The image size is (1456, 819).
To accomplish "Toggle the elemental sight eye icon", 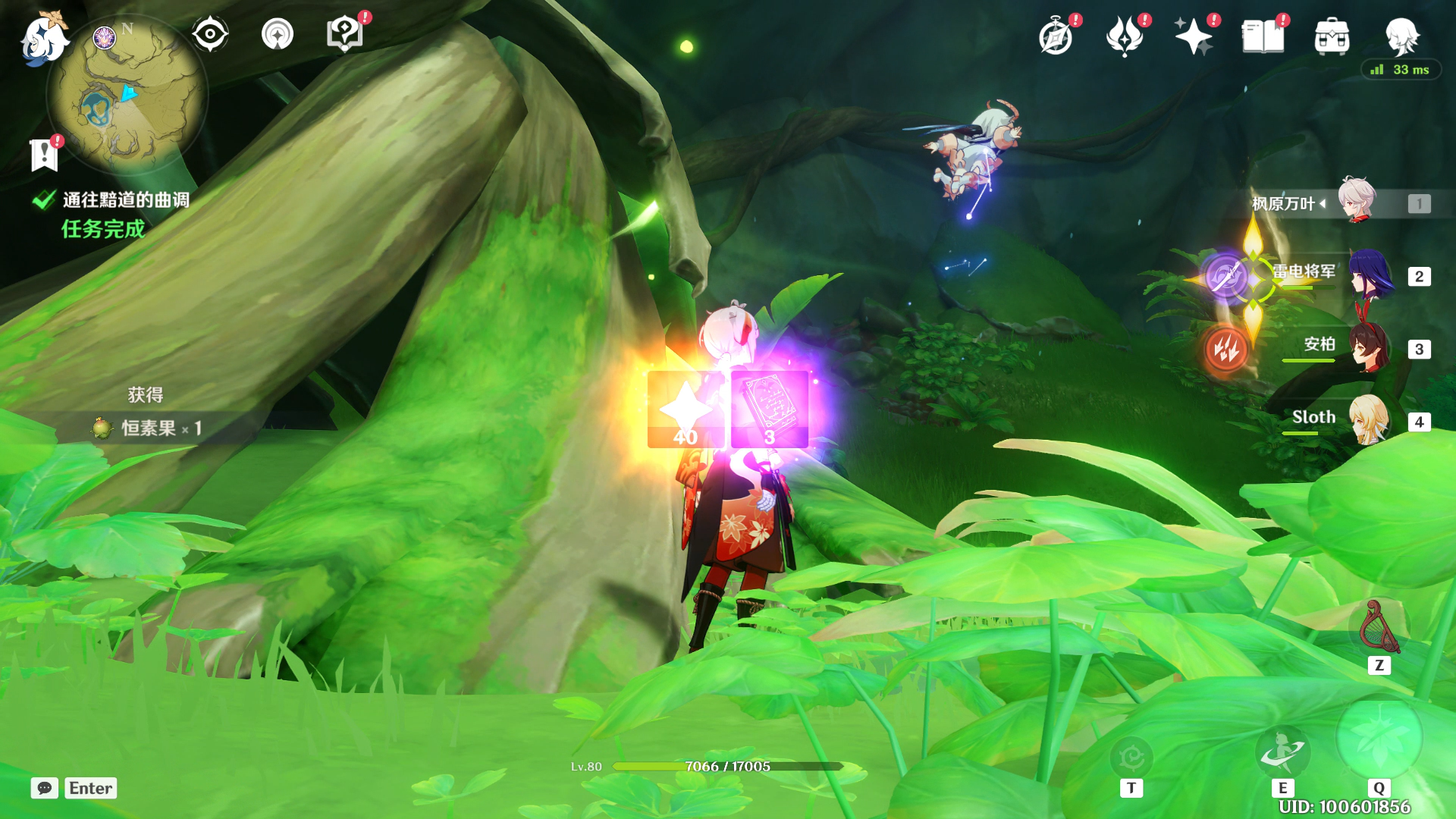I will (x=210, y=34).
